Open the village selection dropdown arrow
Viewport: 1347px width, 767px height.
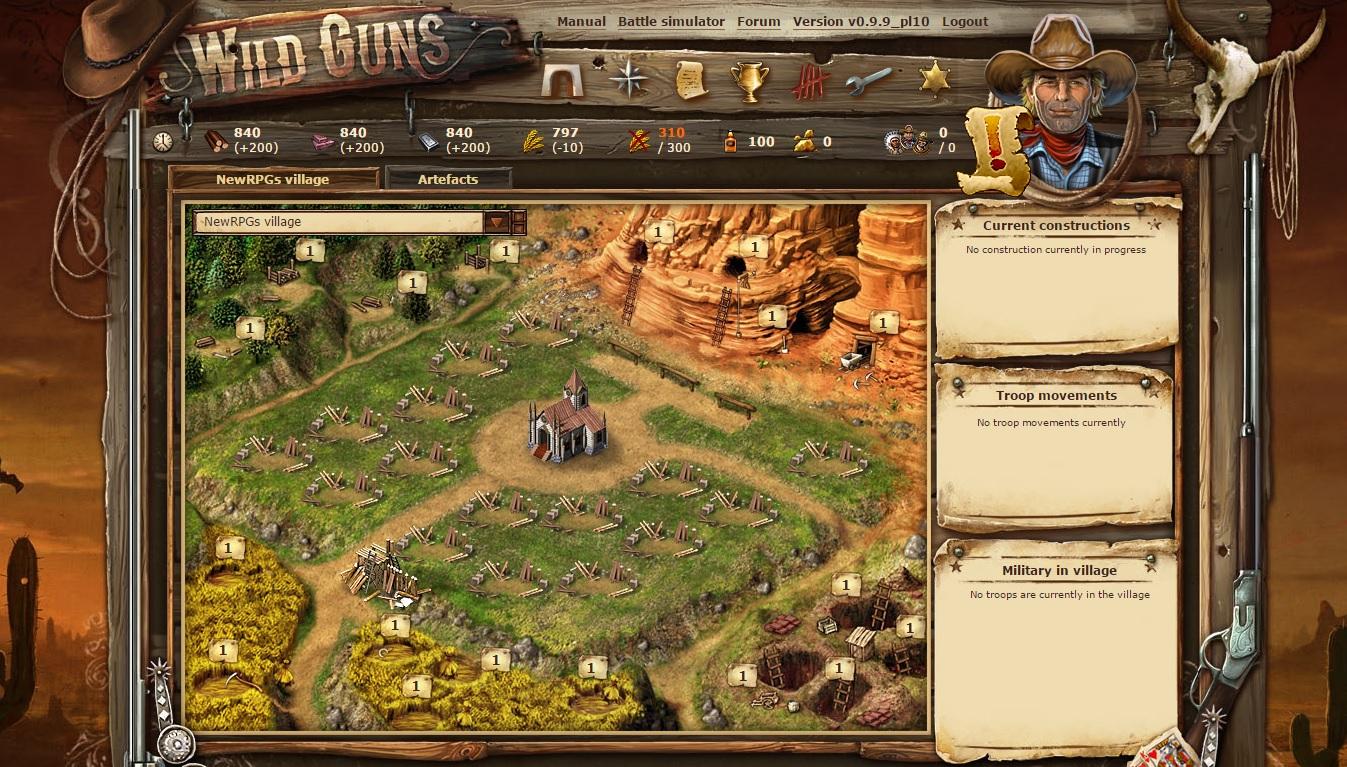(x=497, y=222)
